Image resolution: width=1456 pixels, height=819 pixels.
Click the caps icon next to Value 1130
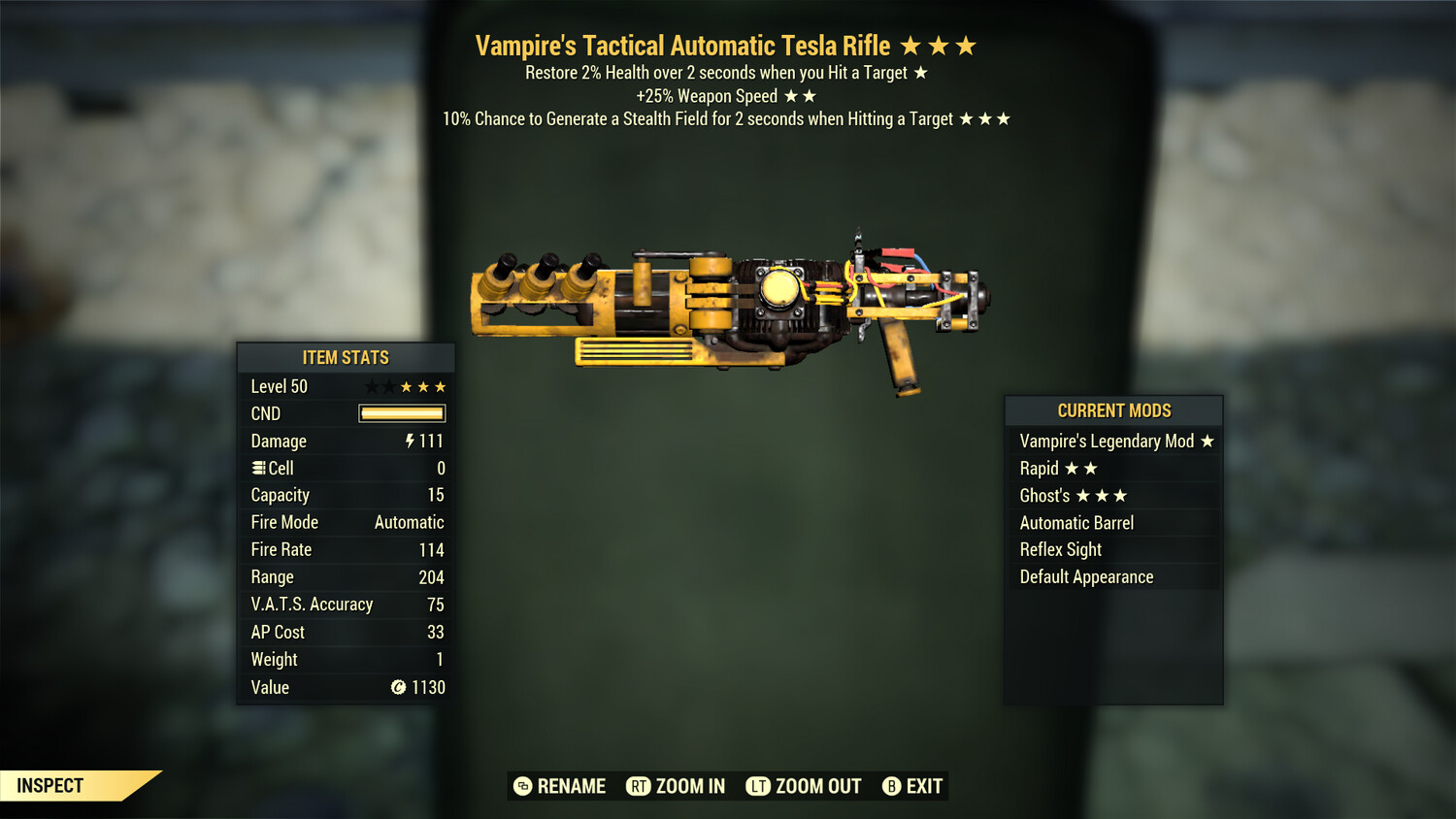(x=398, y=688)
